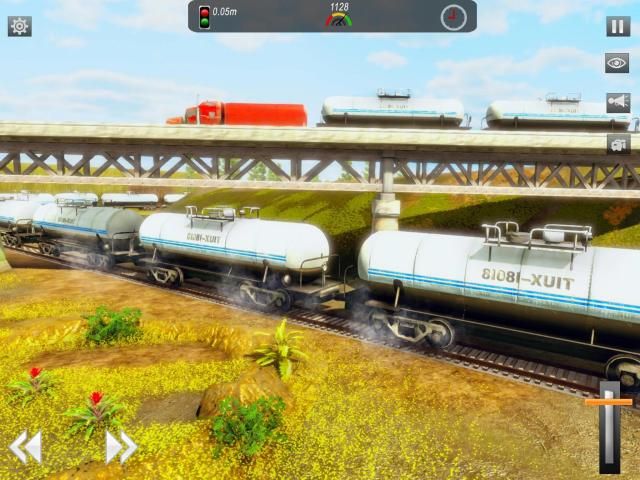Toggle the eye view button
The width and height of the screenshot is (640, 480).
pos(618,63)
